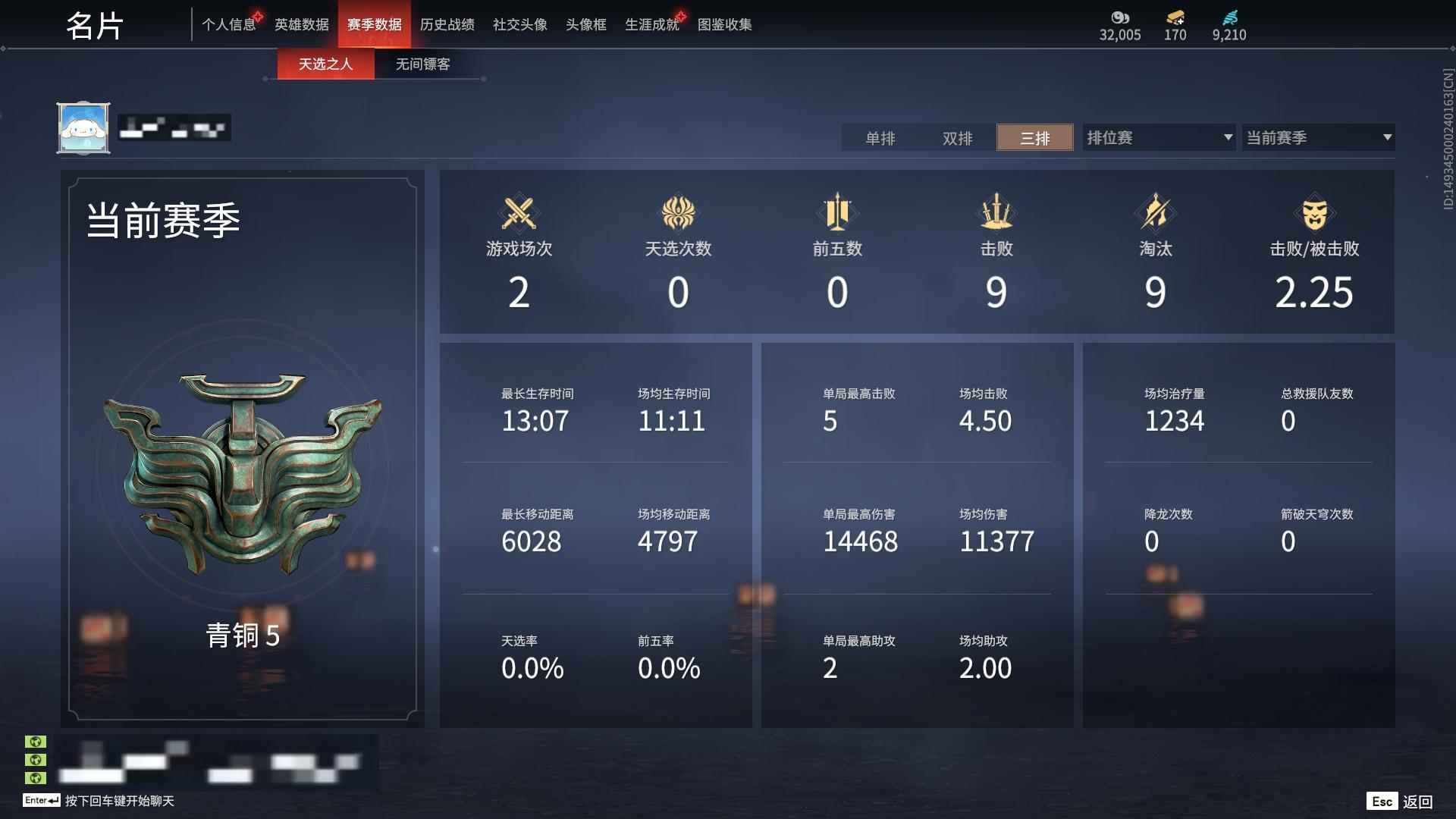This screenshot has width=1456, height=819.
Task: Open the 排位赛 dropdown
Action: click(x=1158, y=137)
